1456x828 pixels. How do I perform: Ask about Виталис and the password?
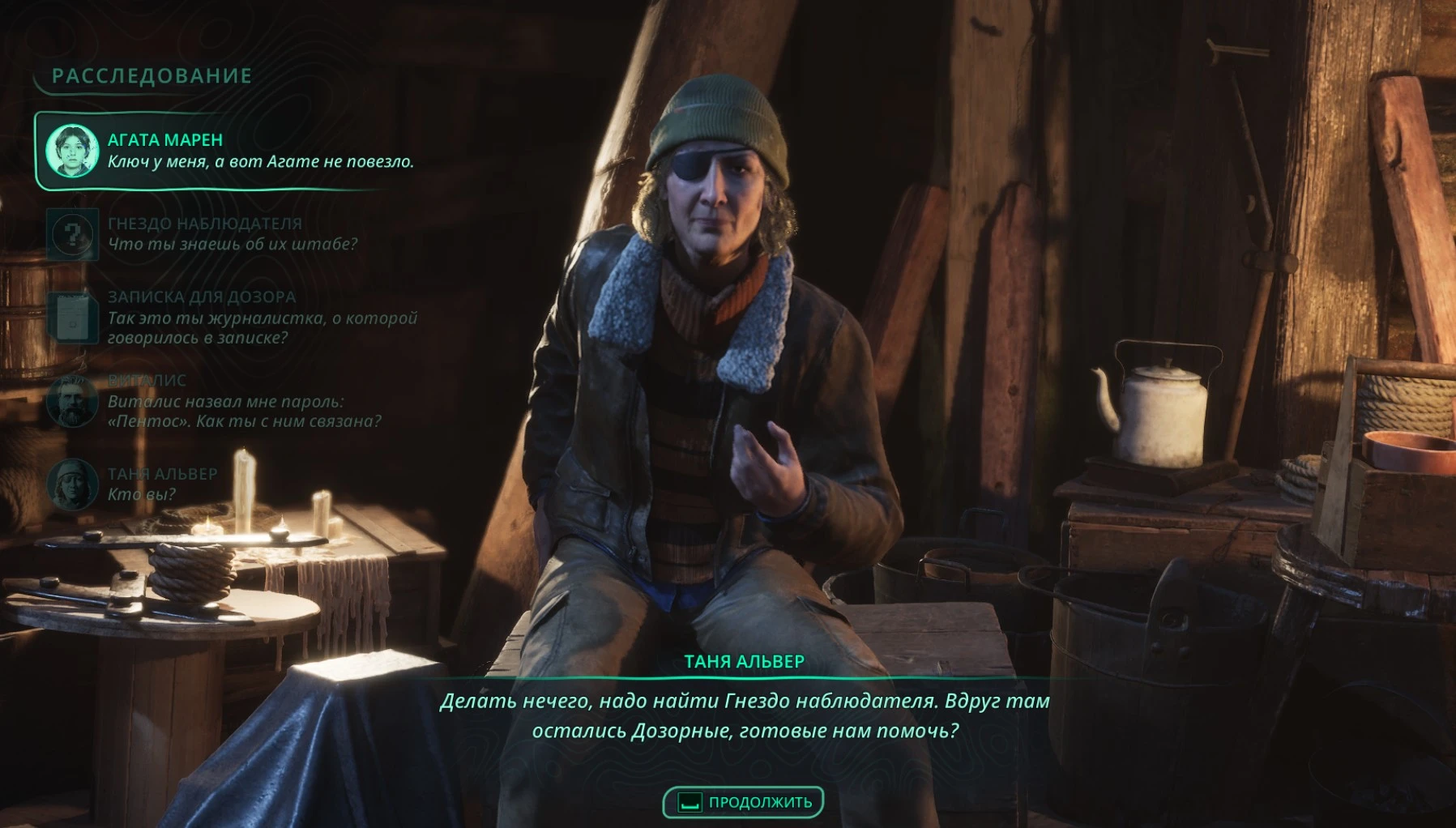coord(243,402)
